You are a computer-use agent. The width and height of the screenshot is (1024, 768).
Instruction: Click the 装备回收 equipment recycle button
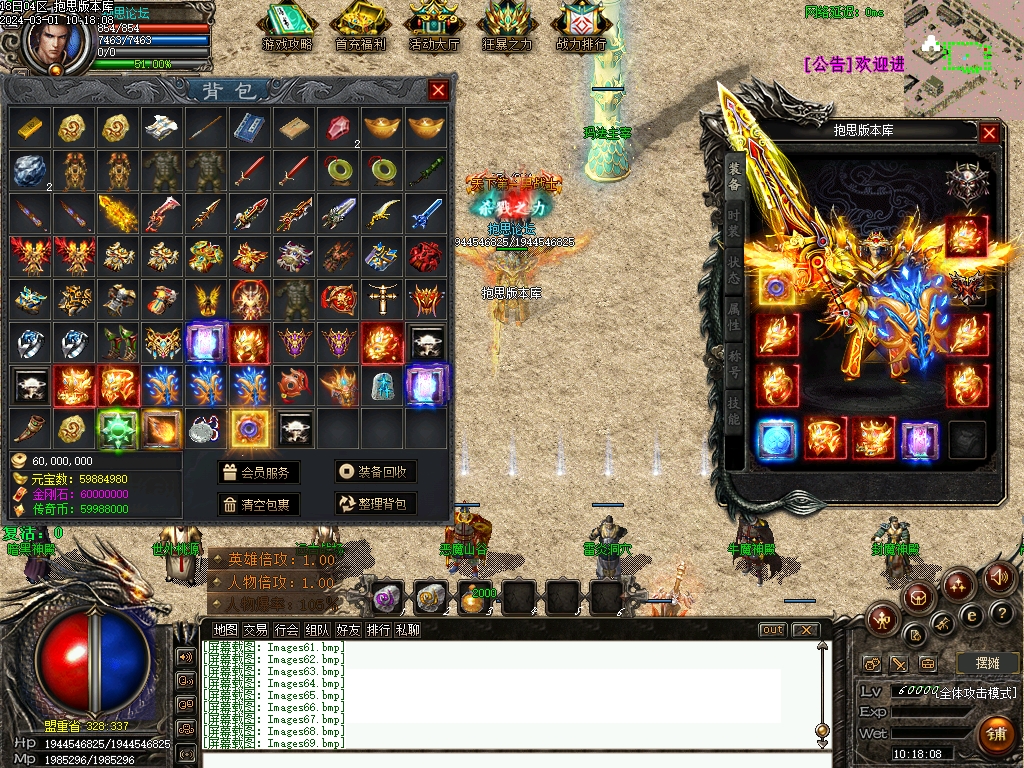click(x=375, y=473)
